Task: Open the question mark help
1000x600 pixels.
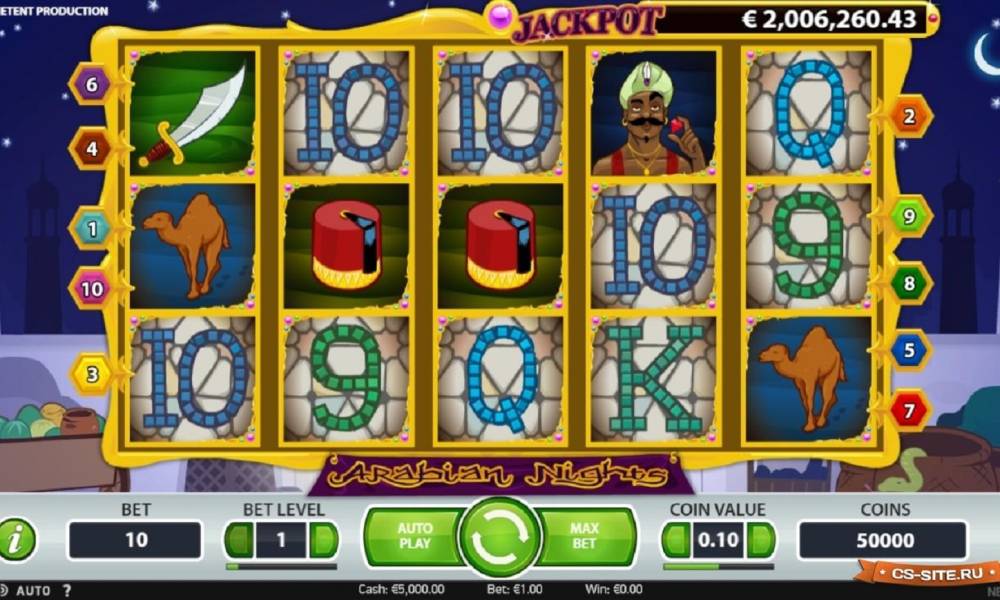Action: tap(67, 590)
